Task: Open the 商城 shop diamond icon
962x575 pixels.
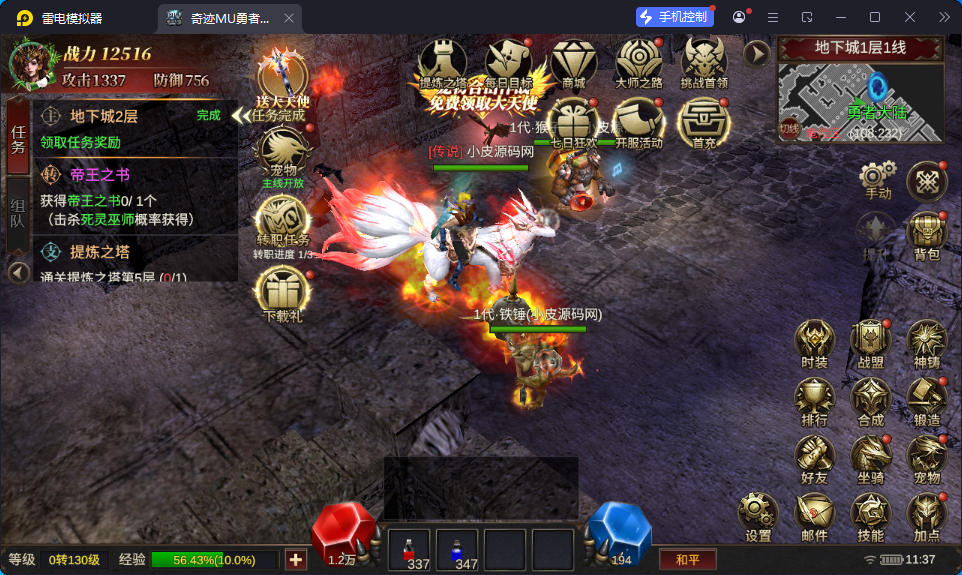Action: coord(573,62)
